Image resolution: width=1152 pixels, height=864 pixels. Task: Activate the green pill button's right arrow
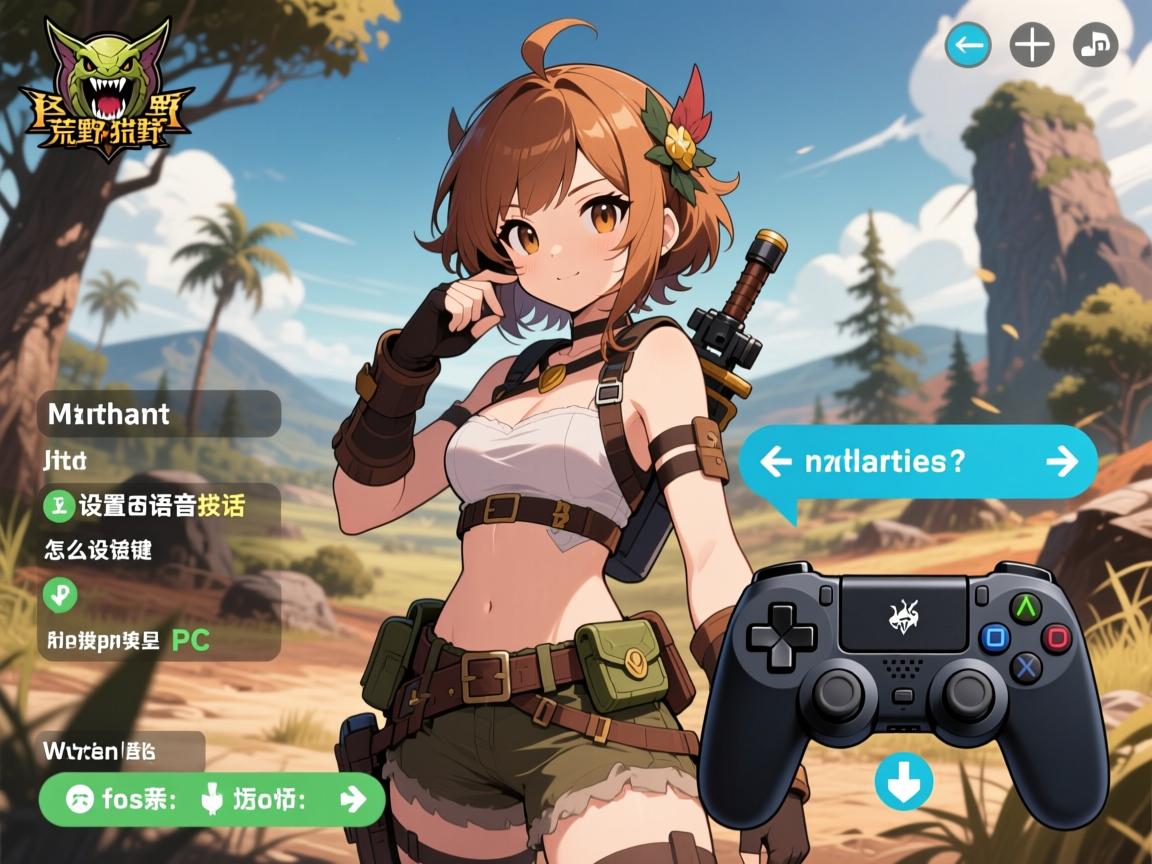pos(353,799)
